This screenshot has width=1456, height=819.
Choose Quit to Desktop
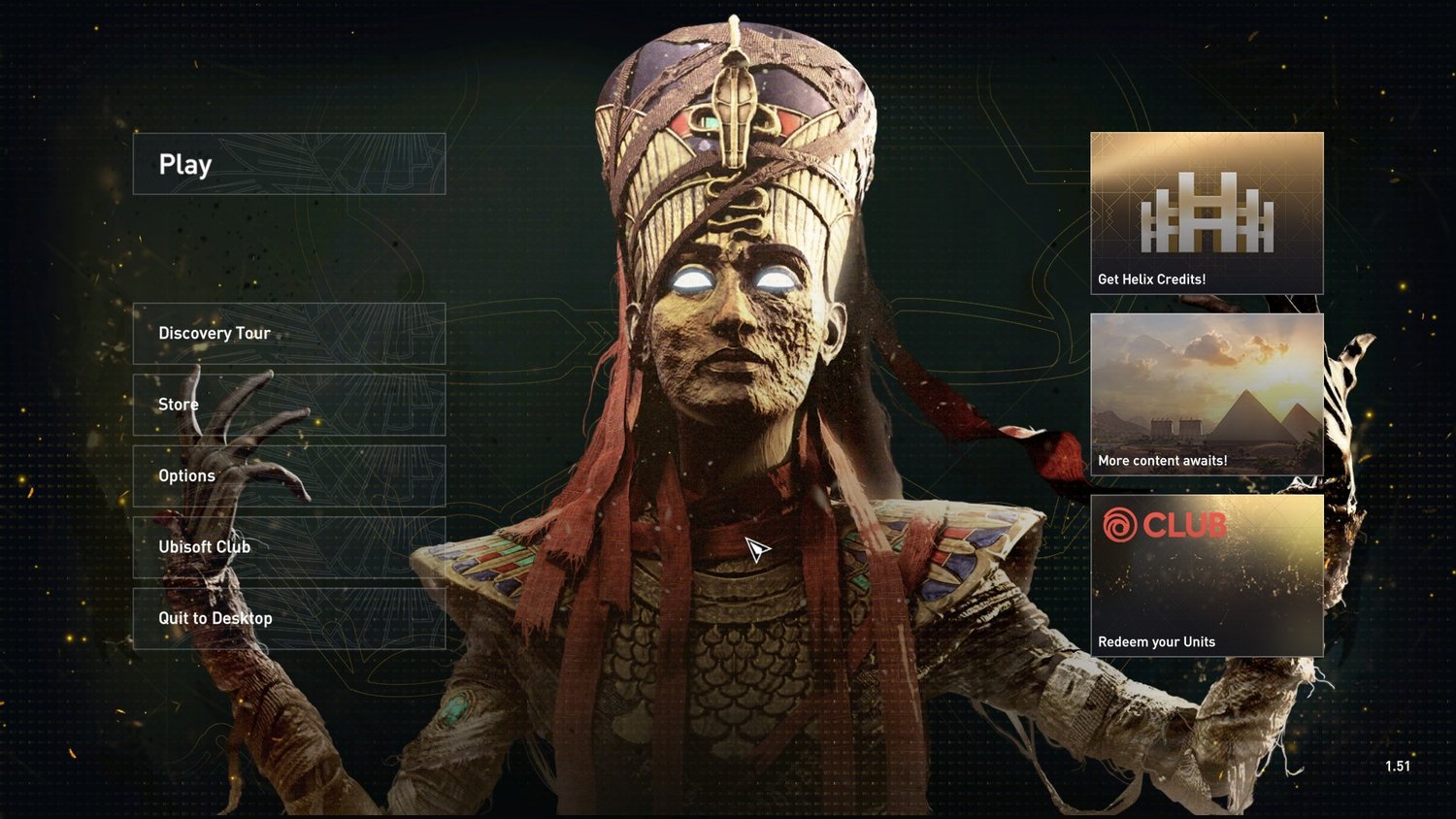tap(288, 618)
